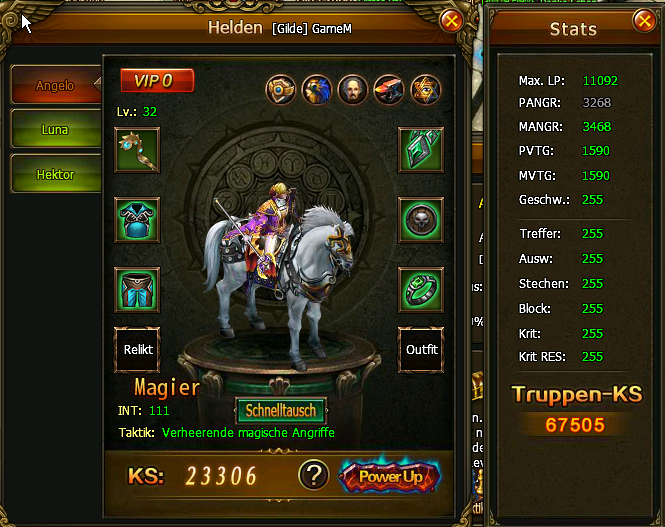Click the red VIP 0 button
665x527 pixels.
pyautogui.click(x=157, y=80)
